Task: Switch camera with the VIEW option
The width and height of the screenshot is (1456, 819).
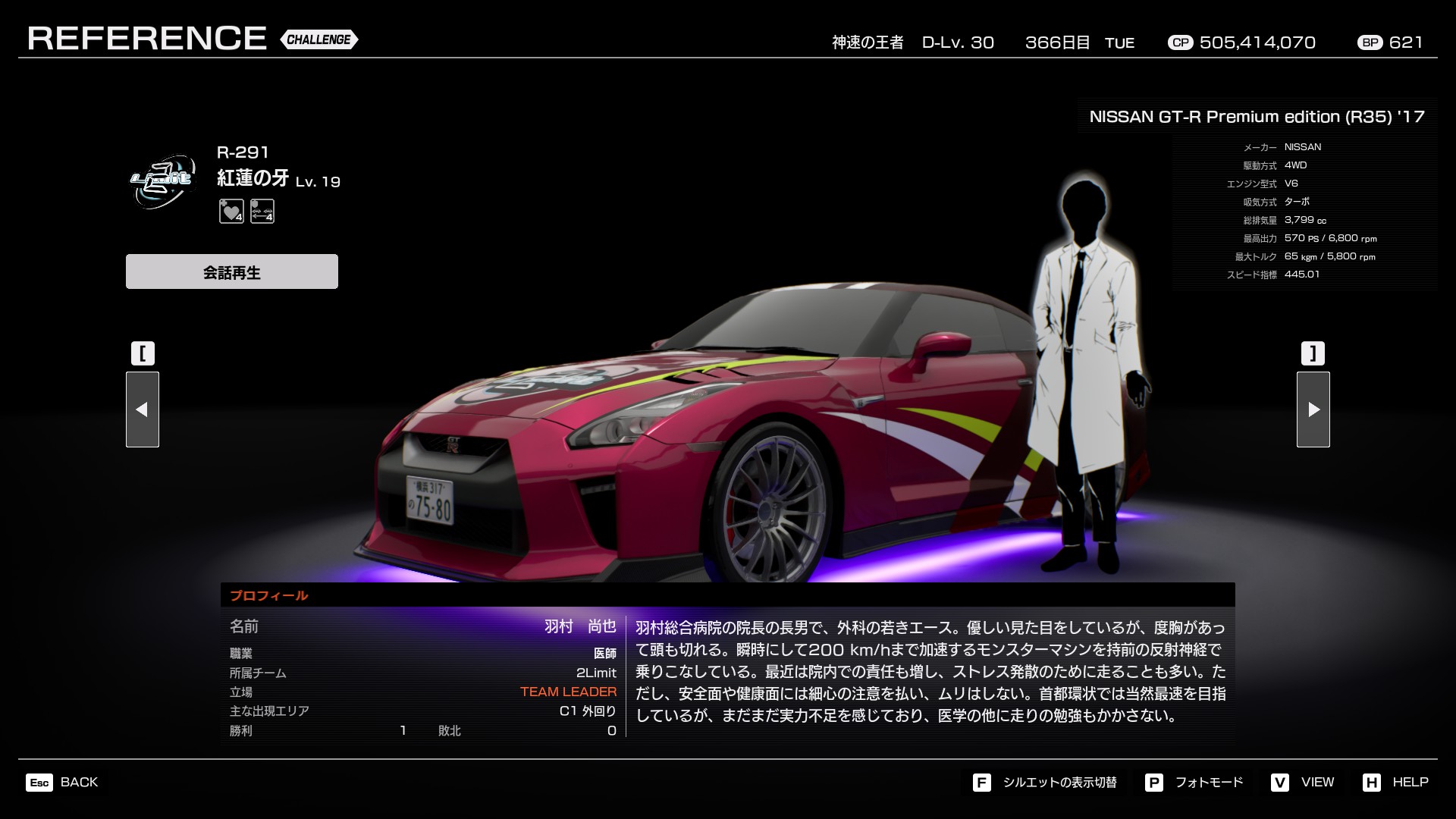Action: [x=1303, y=782]
